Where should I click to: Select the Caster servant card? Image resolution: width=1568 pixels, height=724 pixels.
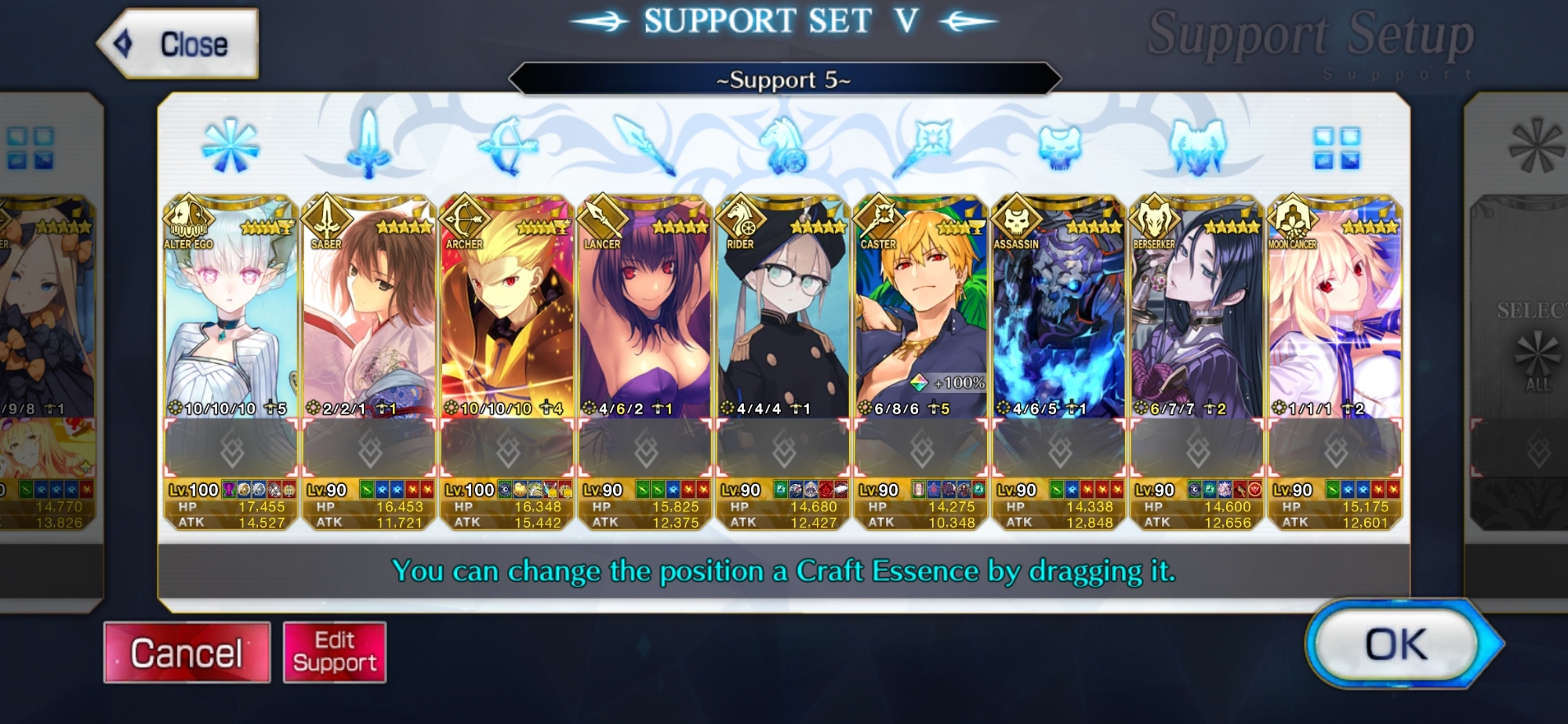coord(920,314)
